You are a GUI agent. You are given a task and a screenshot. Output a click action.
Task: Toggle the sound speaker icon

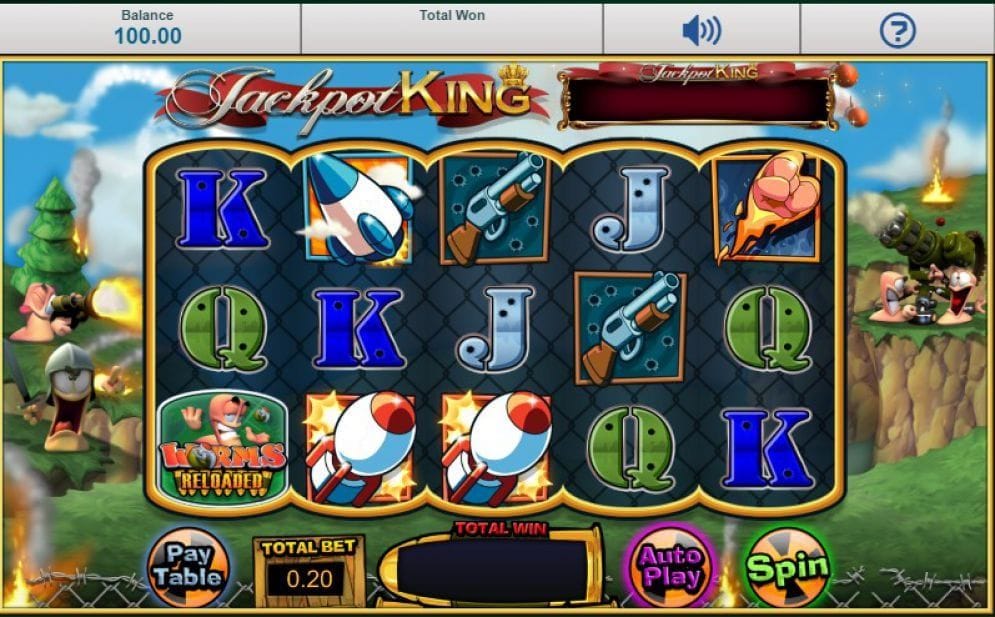701,31
